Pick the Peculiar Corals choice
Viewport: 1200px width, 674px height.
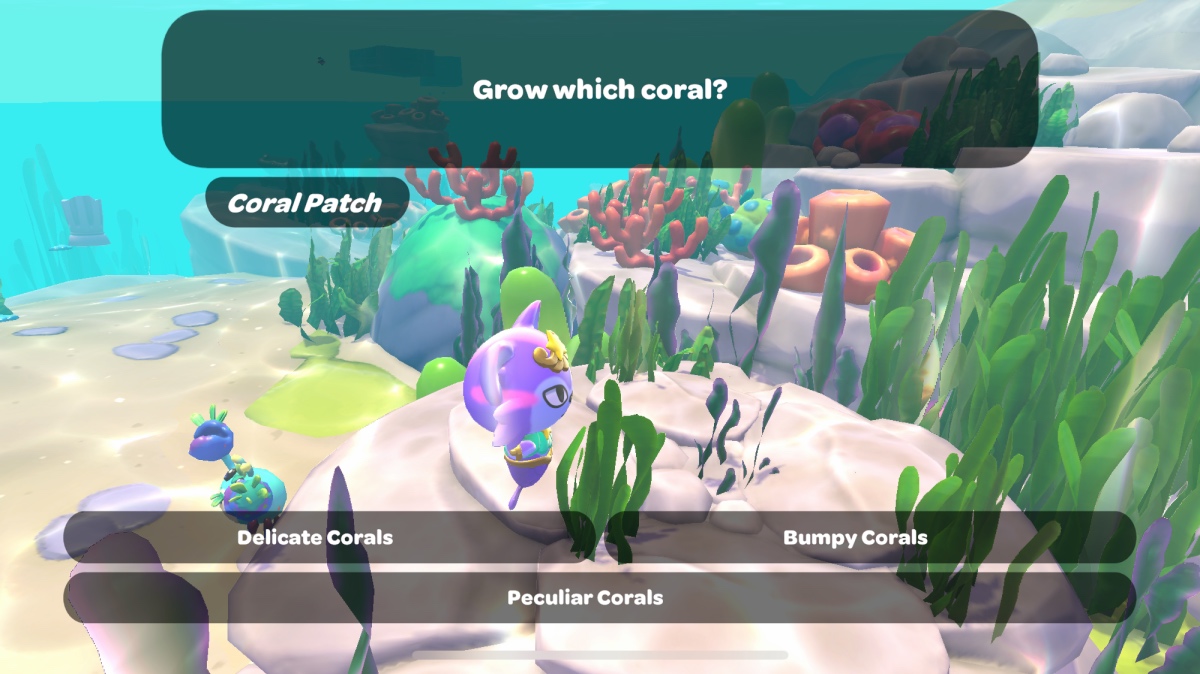coord(585,598)
